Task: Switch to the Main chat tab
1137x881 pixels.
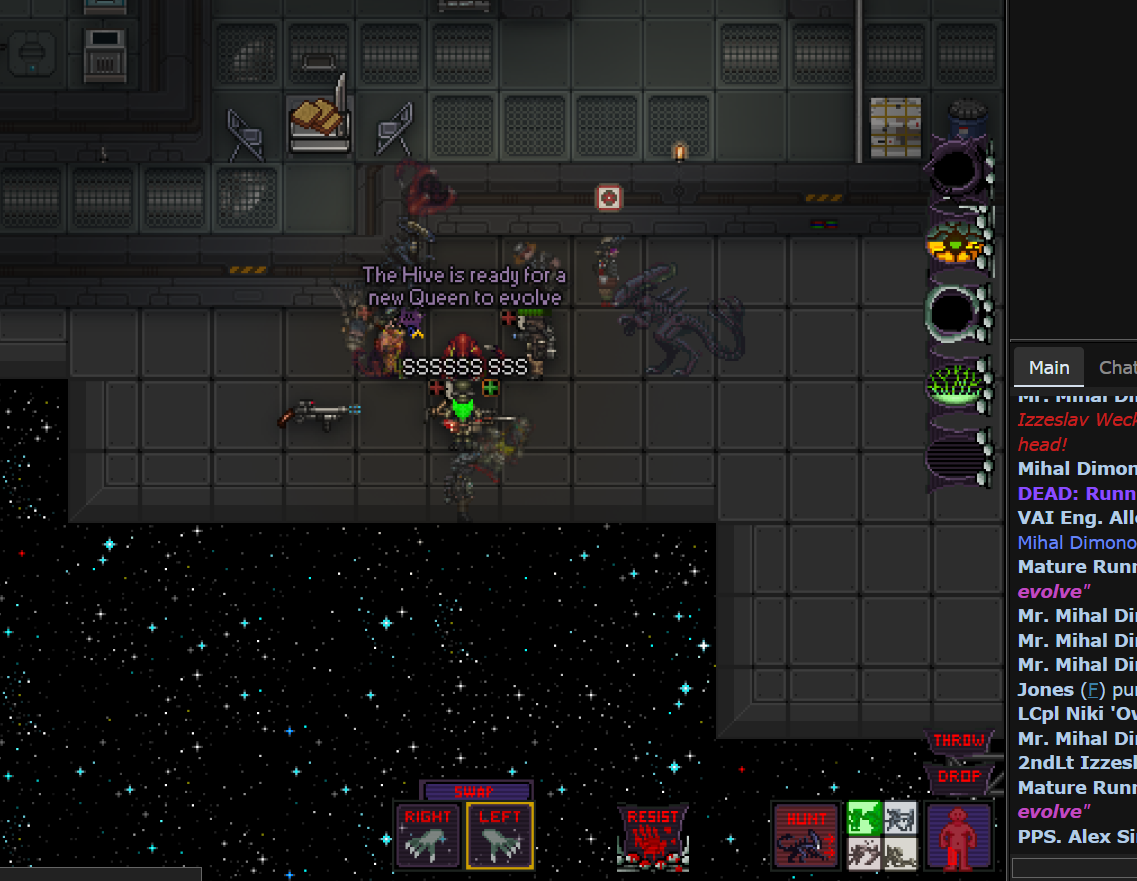Action: (x=1049, y=368)
